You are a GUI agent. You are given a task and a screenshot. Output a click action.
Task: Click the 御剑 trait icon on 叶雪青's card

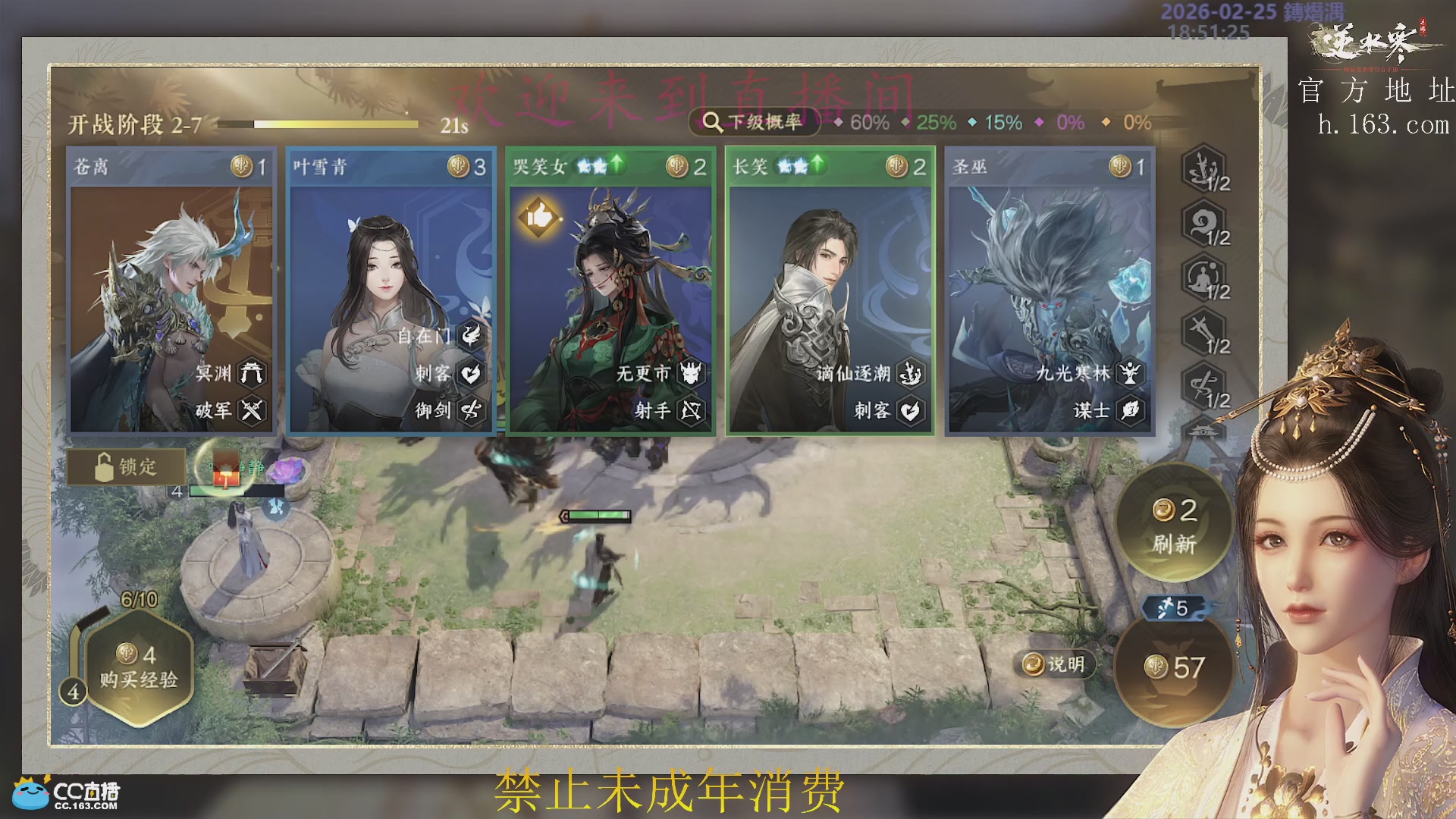coord(470,412)
